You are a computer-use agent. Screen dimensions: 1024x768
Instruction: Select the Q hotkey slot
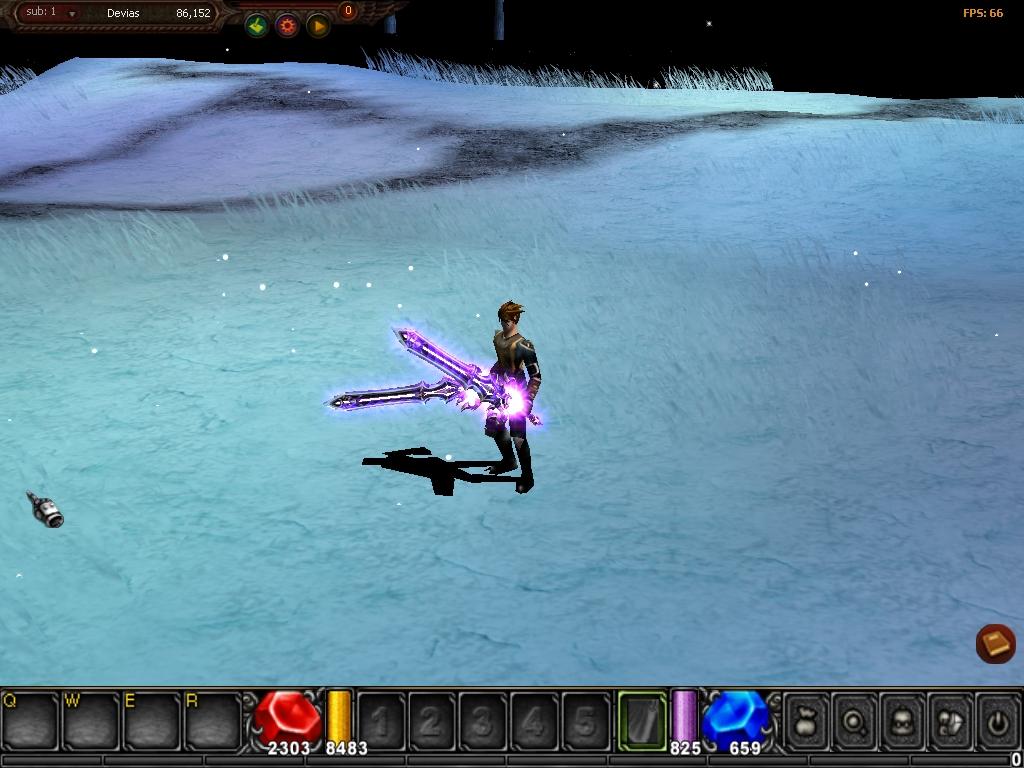coord(30,720)
